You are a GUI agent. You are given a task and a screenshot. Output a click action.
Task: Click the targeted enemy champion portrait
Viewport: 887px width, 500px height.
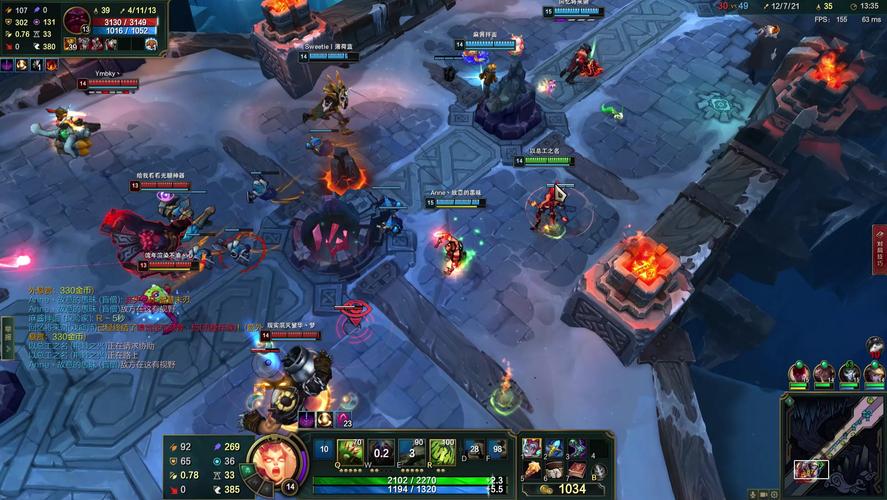pyautogui.click(x=76, y=19)
